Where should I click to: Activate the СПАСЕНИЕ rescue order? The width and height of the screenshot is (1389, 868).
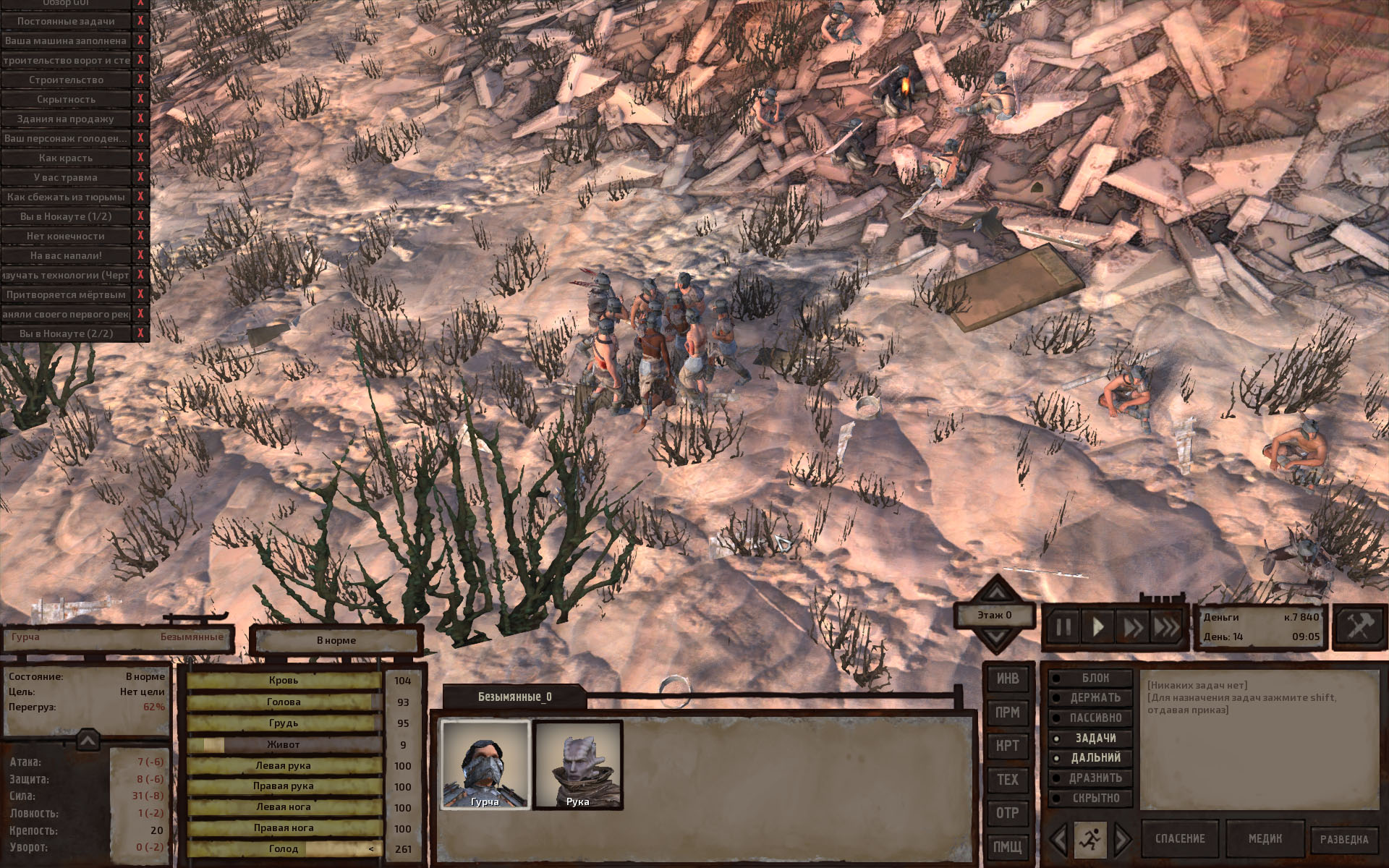pyautogui.click(x=1180, y=839)
